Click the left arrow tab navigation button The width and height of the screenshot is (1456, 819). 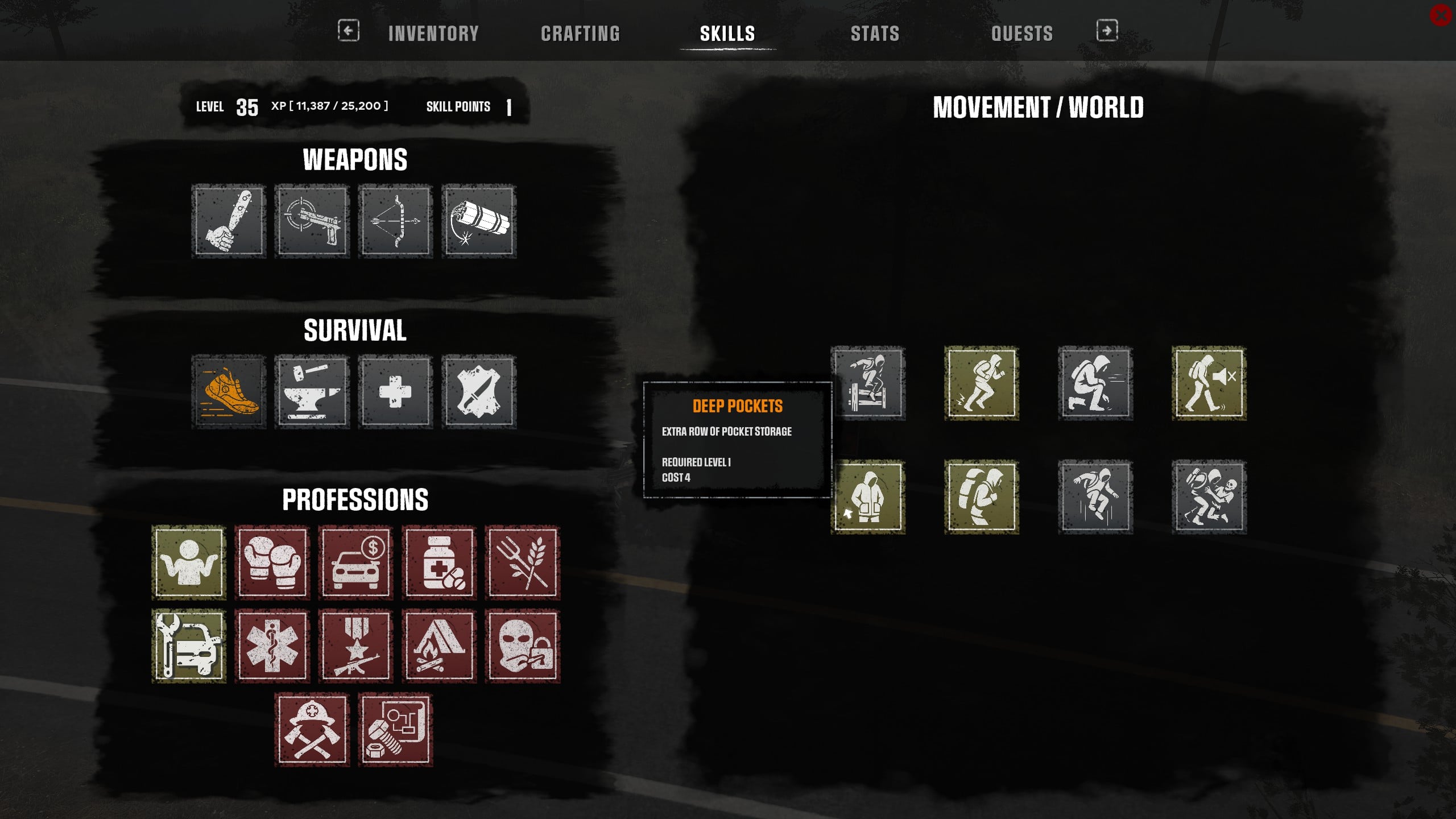point(349,31)
